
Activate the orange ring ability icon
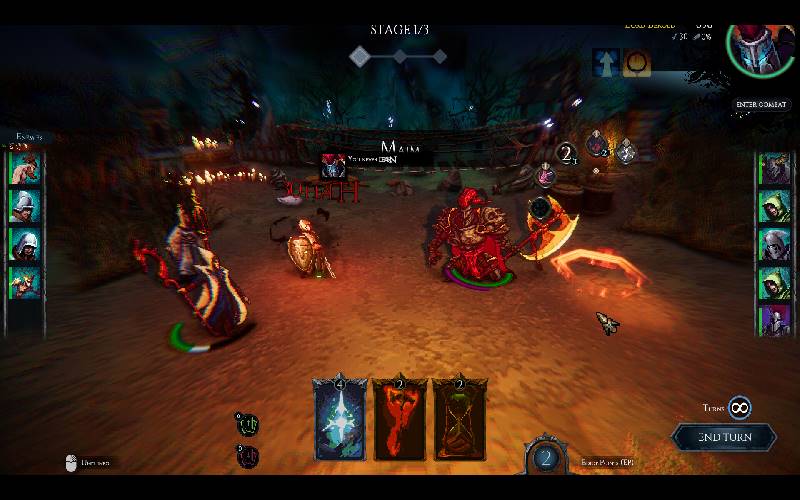[x=636, y=62]
